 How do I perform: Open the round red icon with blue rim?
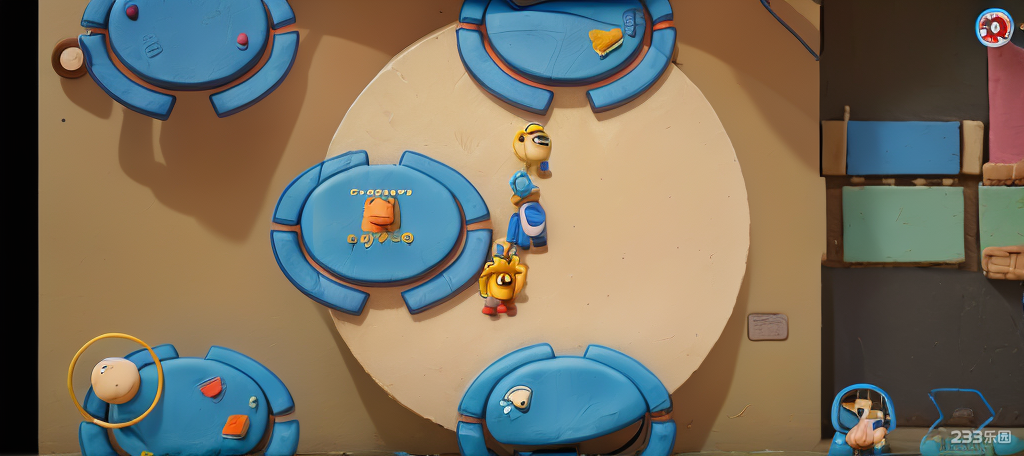[994, 28]
